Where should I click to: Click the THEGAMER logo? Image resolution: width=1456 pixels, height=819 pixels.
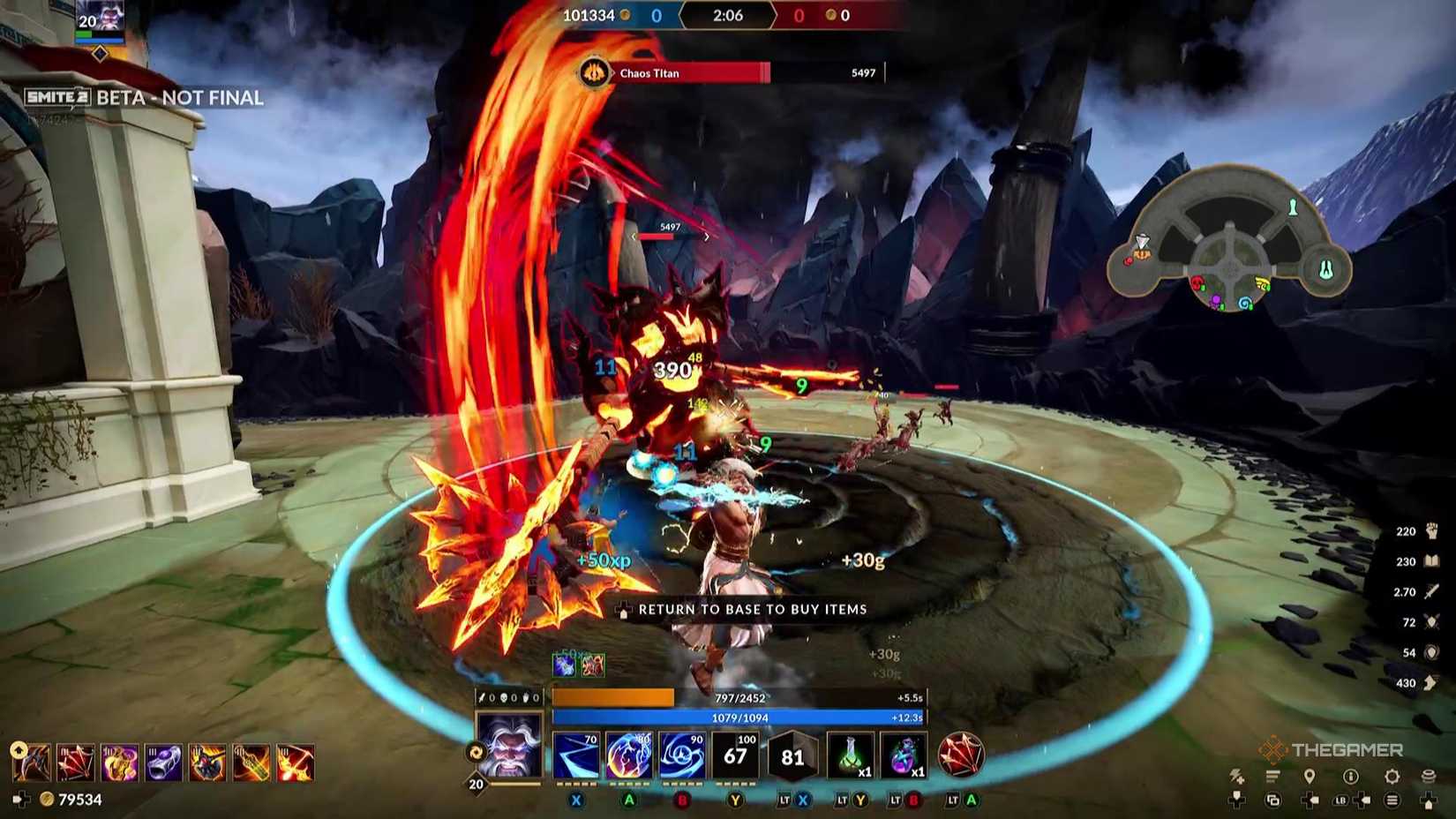1329,748
